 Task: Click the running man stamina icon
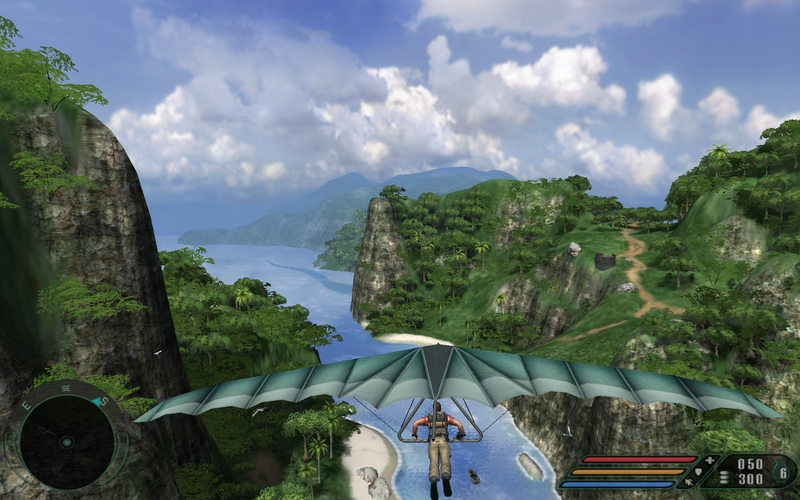[690, 483]
